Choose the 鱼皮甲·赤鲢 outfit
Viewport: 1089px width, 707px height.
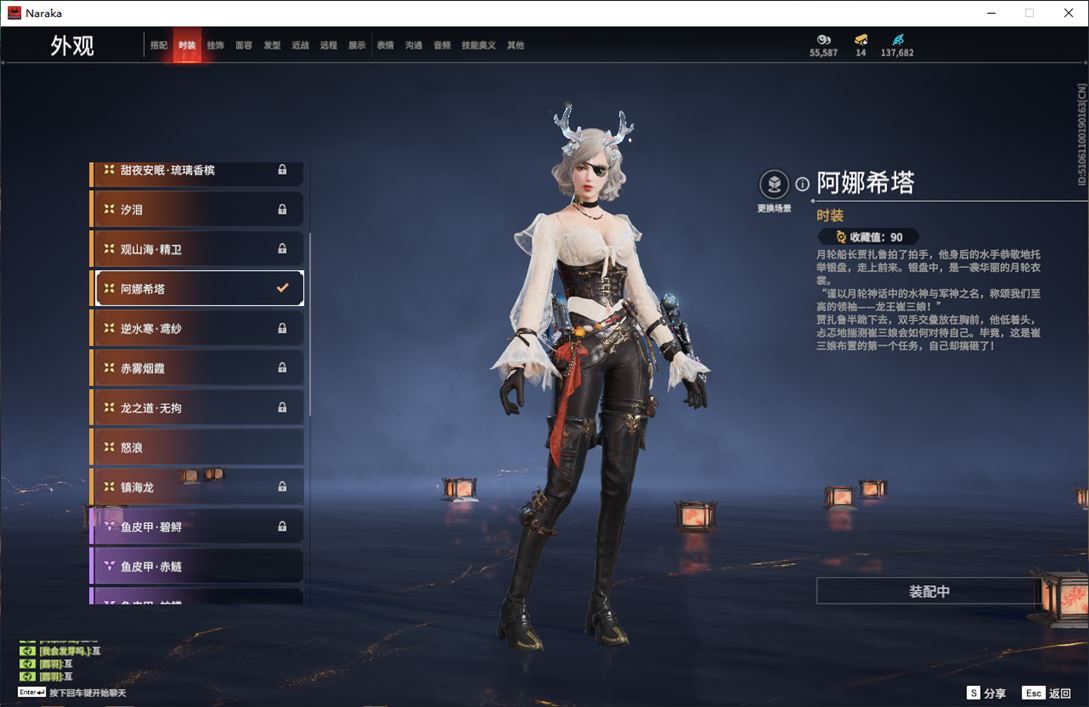[197, 566]
